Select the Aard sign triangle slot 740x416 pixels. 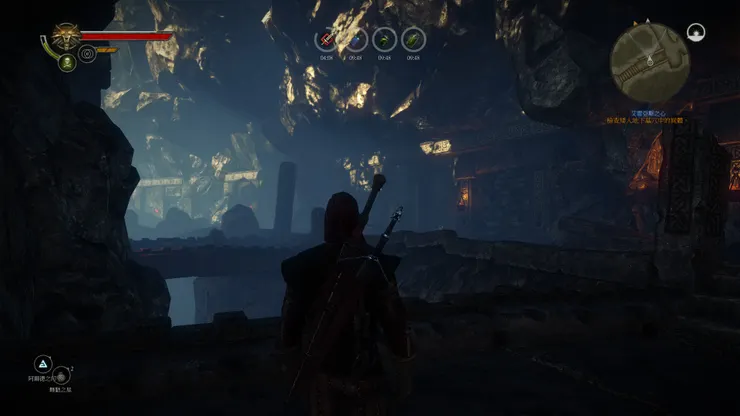point(43,363)
